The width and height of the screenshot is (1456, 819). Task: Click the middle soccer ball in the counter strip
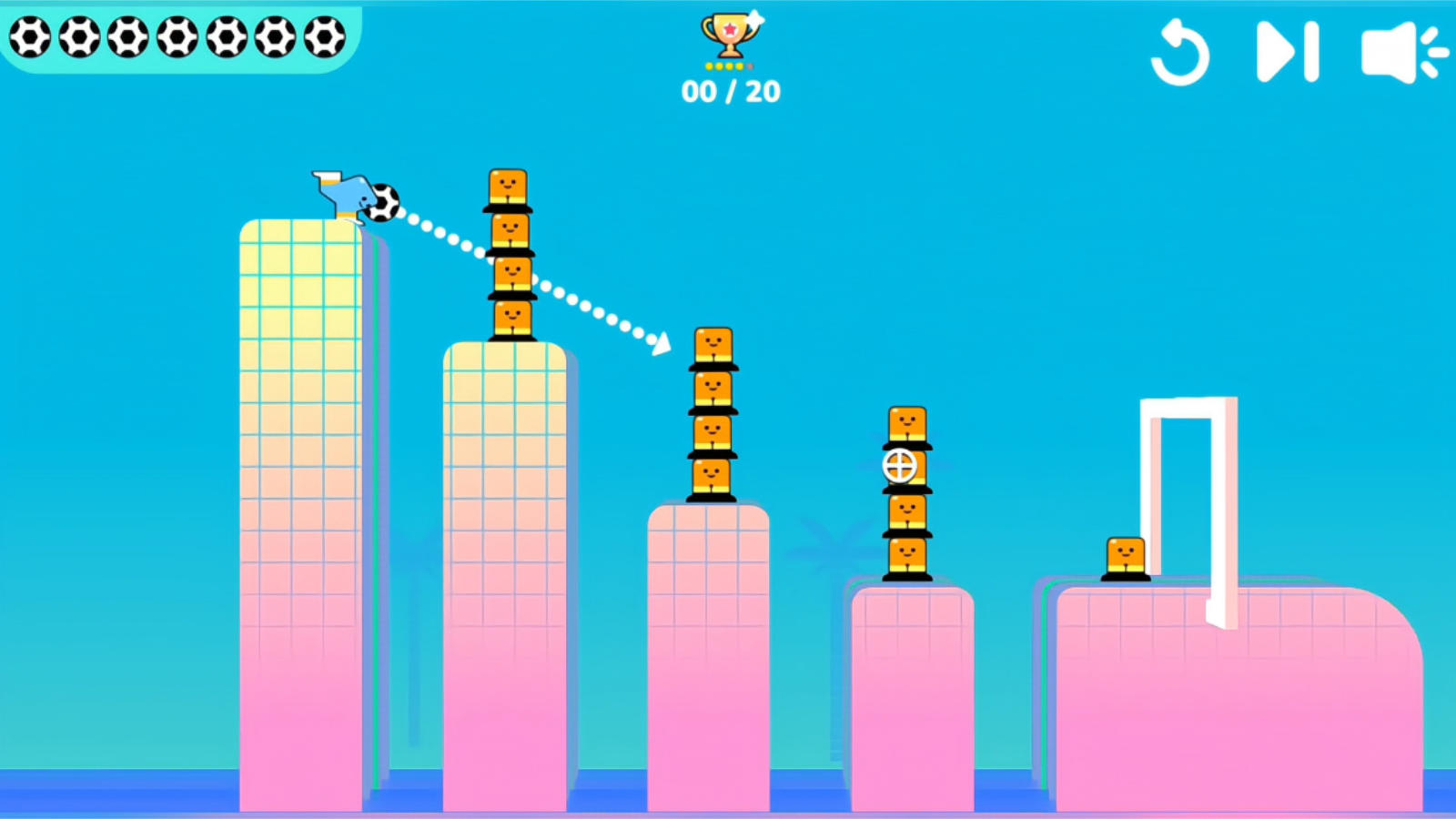[176, 38]
